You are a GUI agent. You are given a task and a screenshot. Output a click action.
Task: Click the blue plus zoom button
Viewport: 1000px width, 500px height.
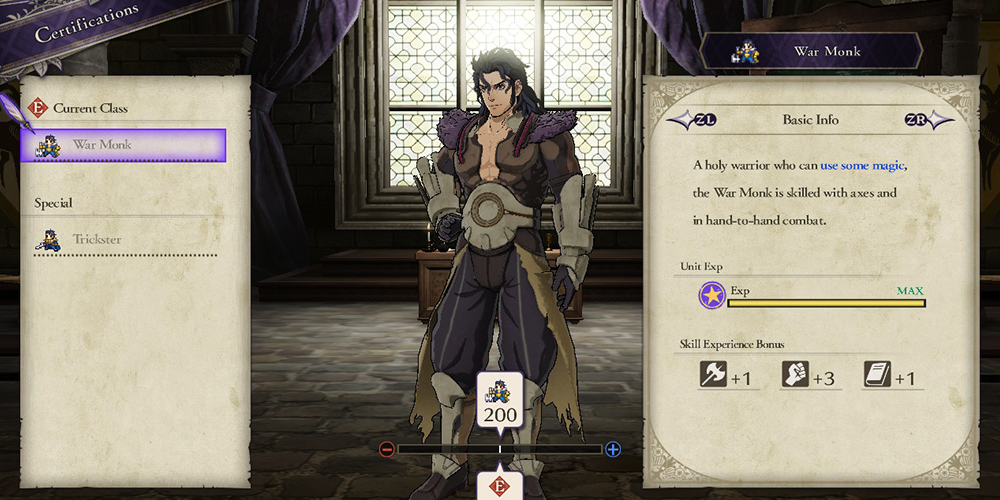pyautogui.click(x=613, y=449)
